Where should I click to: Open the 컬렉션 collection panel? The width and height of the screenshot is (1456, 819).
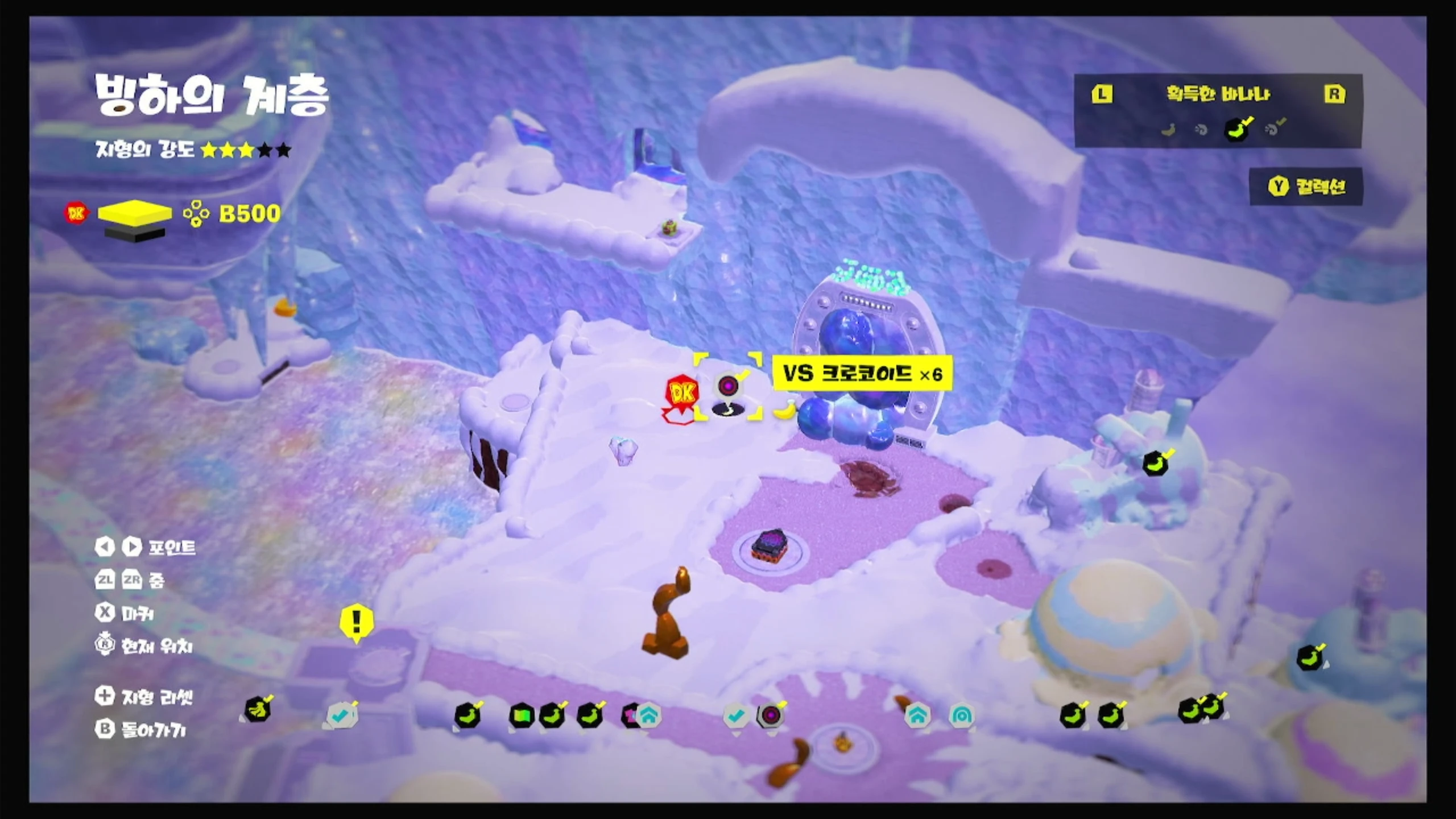tap(1306, 187)
